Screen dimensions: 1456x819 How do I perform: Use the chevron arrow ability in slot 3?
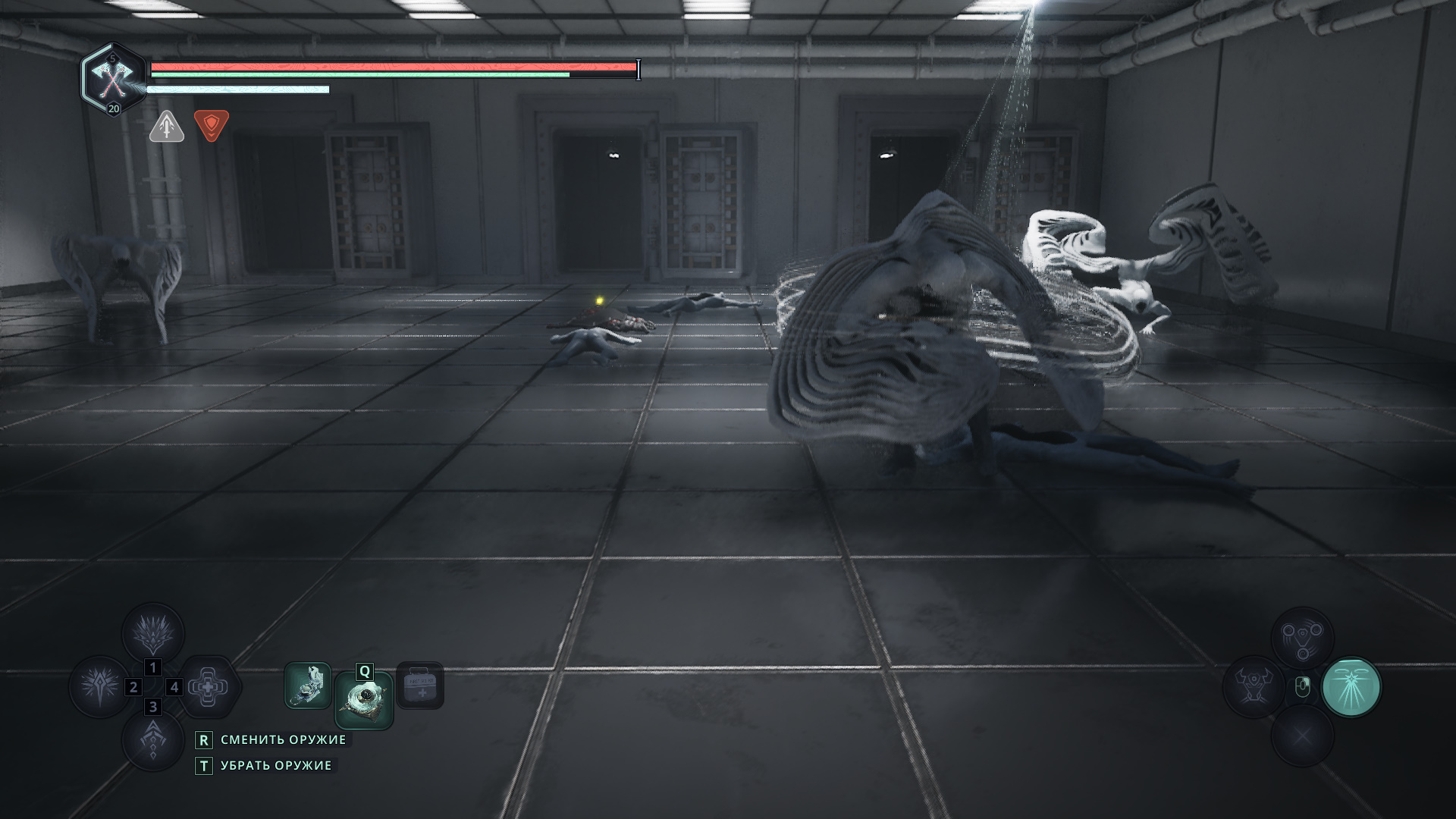(153, 739)
